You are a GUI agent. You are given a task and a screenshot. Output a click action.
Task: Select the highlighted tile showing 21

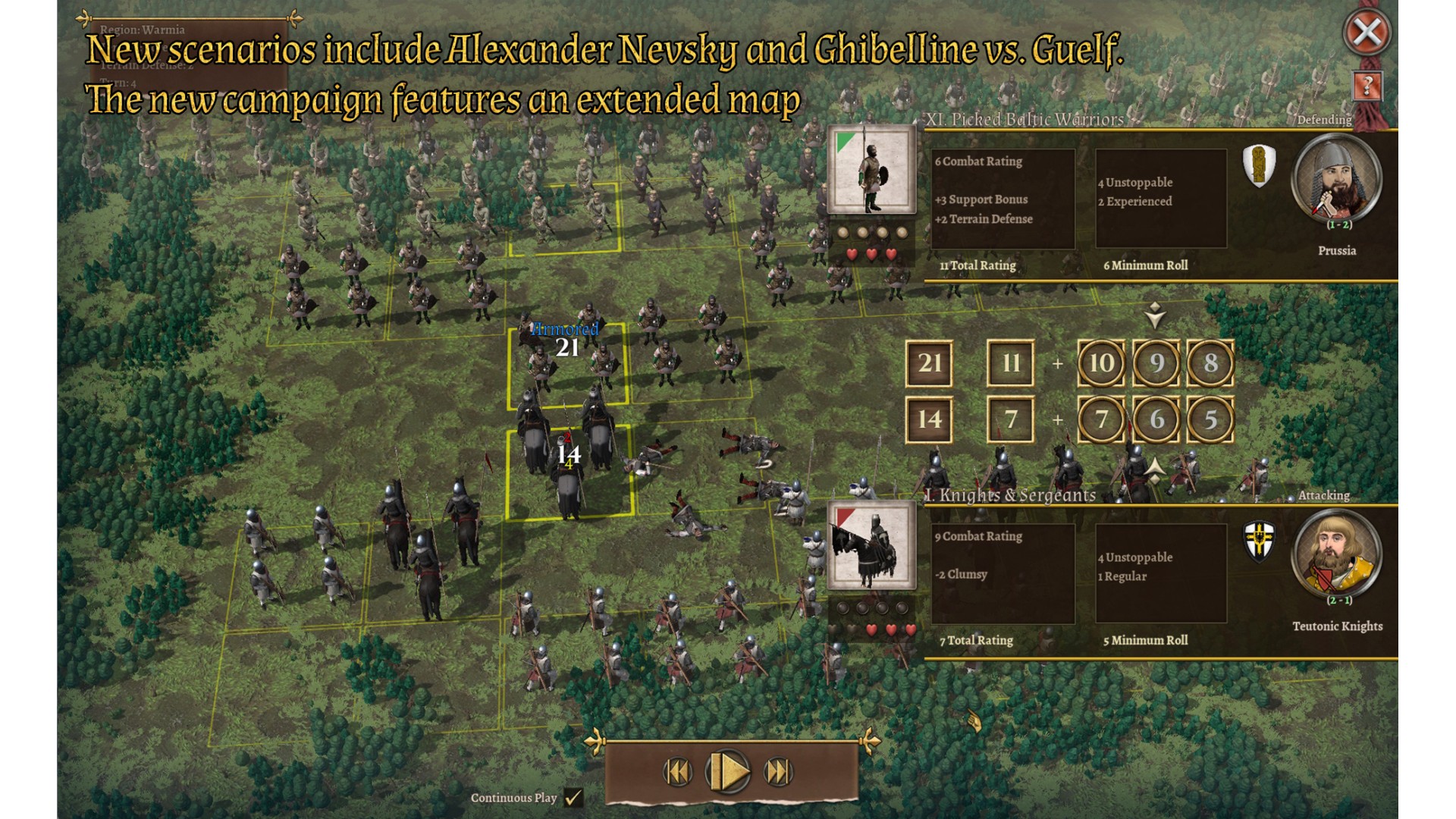(x=569, y=364)
